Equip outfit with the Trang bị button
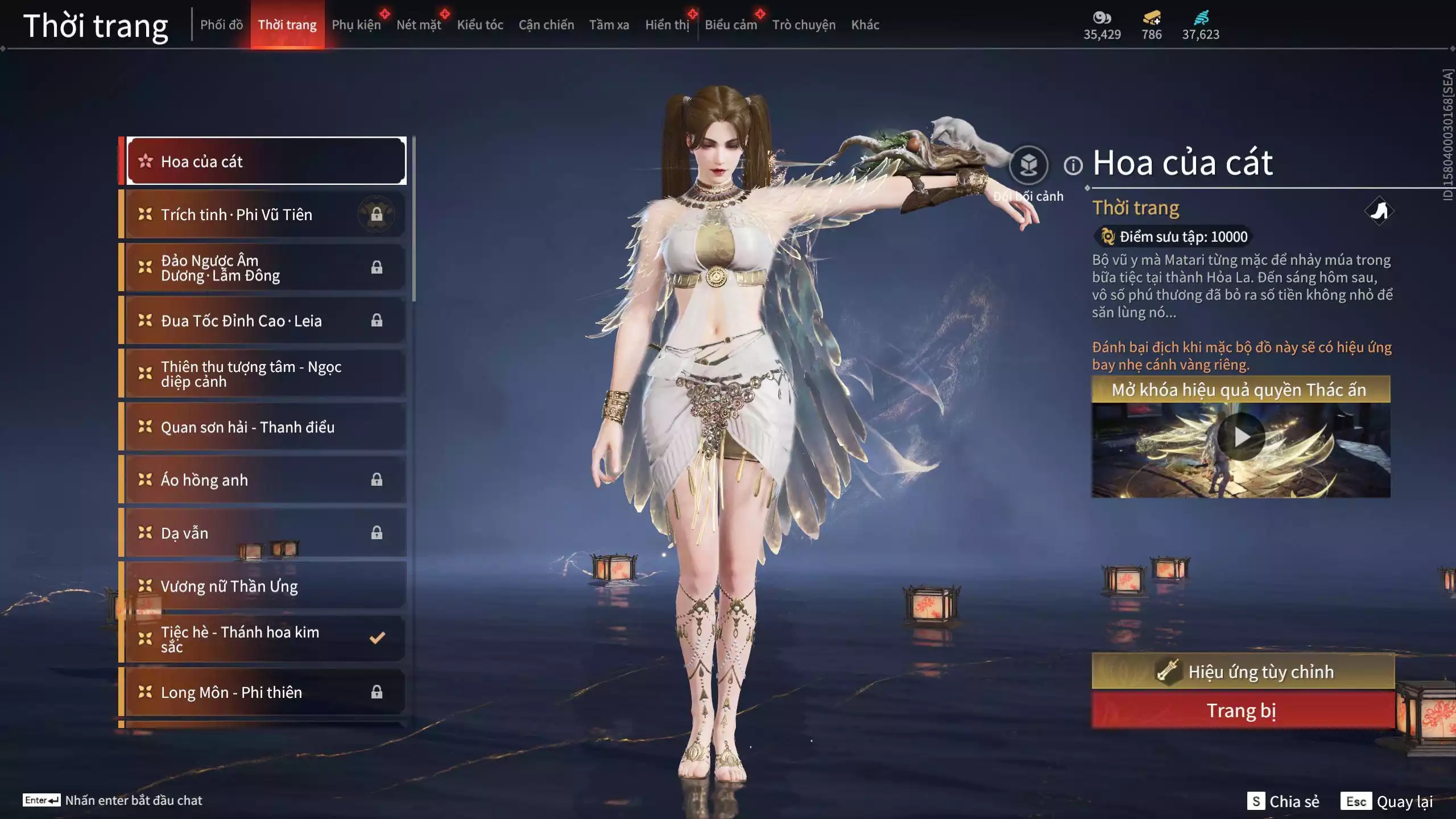 point(1243,711)
